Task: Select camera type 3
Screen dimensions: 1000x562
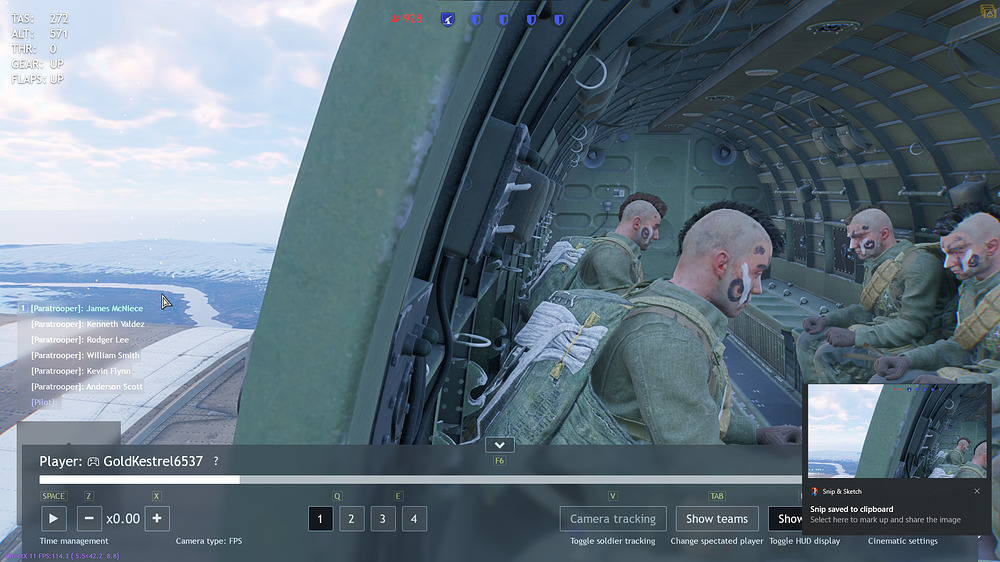Action: tap(383, 518)
